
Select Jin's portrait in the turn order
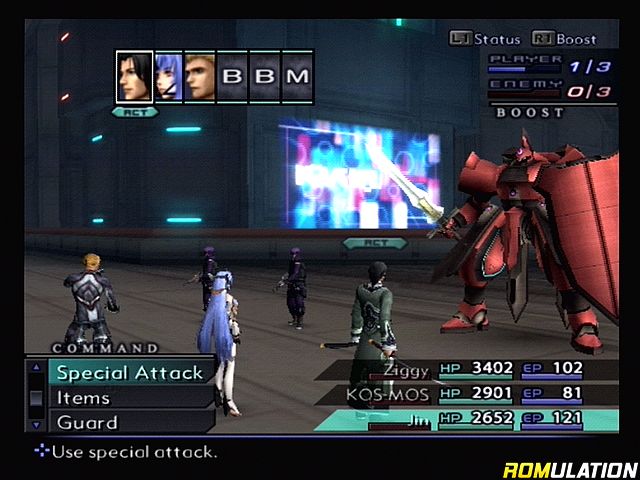point(134,77)
